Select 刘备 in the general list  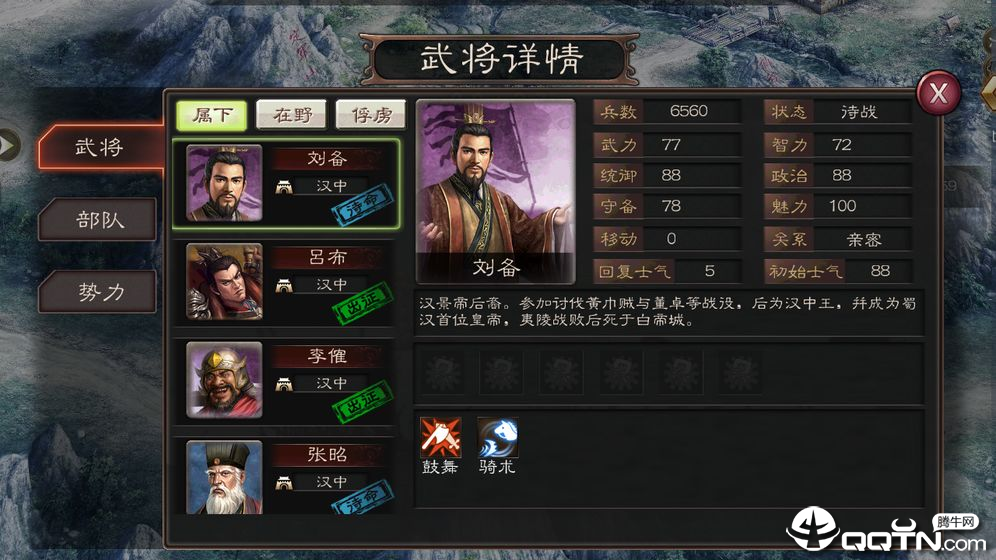[287, 183]
